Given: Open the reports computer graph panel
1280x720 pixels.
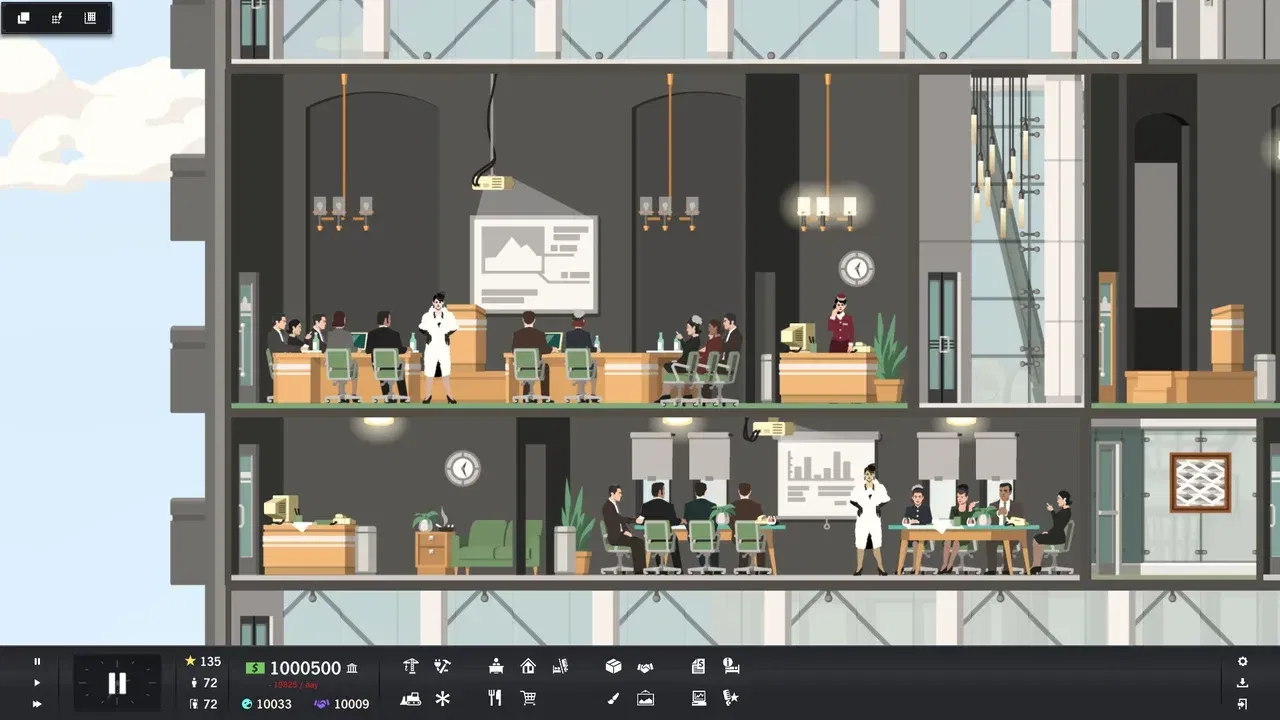Looking at the screenshot, I should tap(698, 698).
